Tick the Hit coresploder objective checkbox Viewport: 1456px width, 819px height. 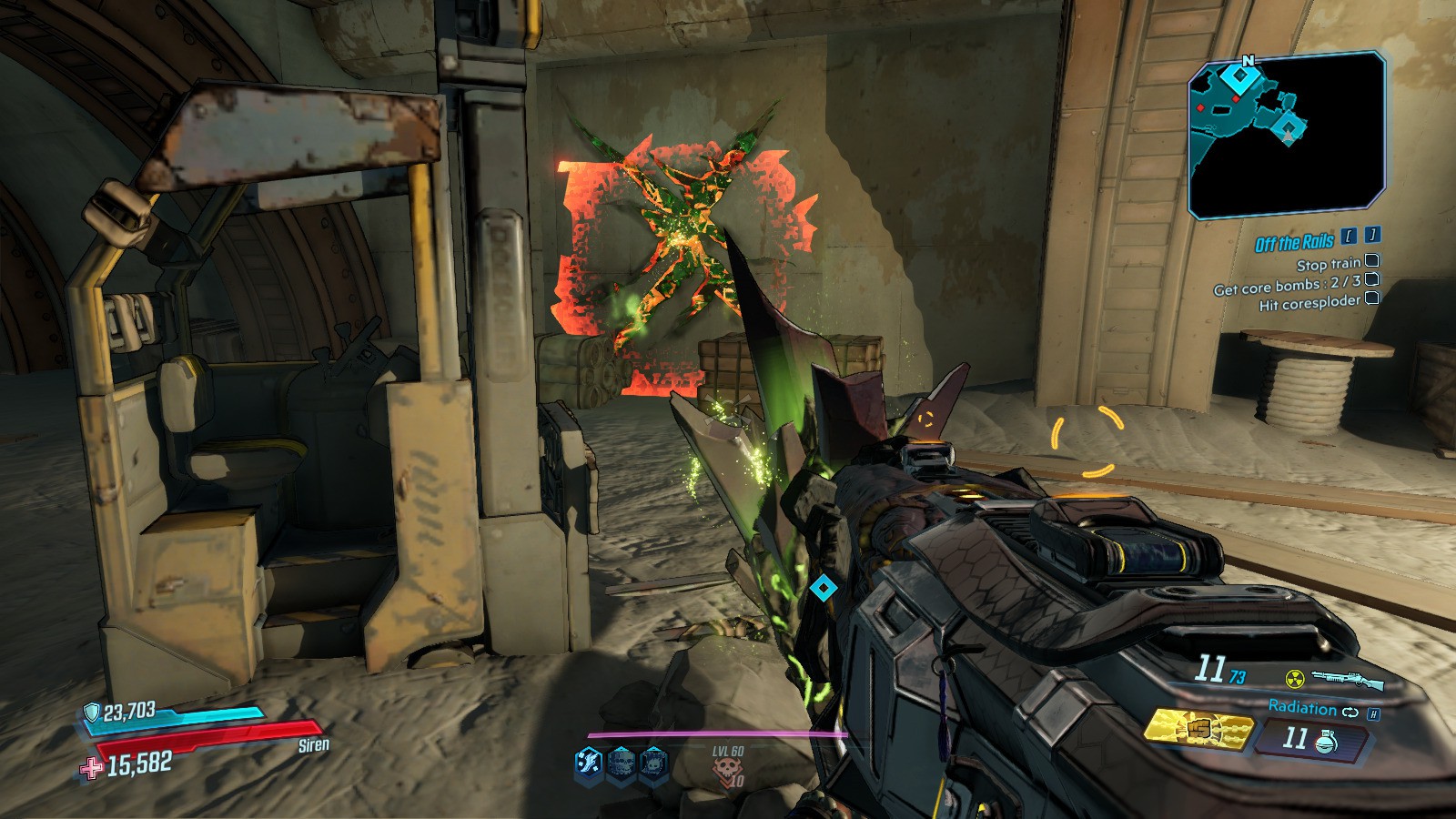[x=1371, y=298]
